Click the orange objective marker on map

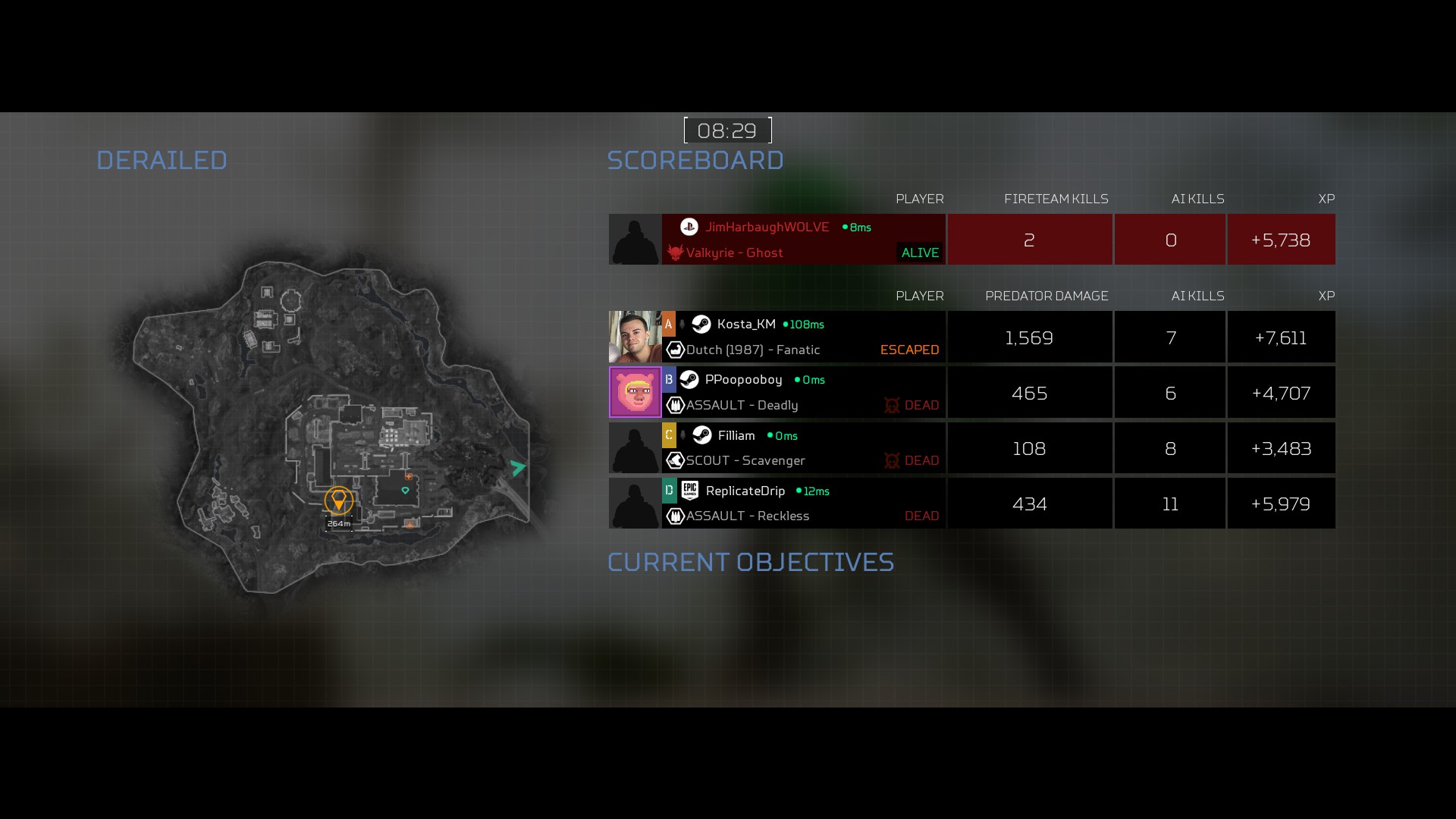coord(338,500)
